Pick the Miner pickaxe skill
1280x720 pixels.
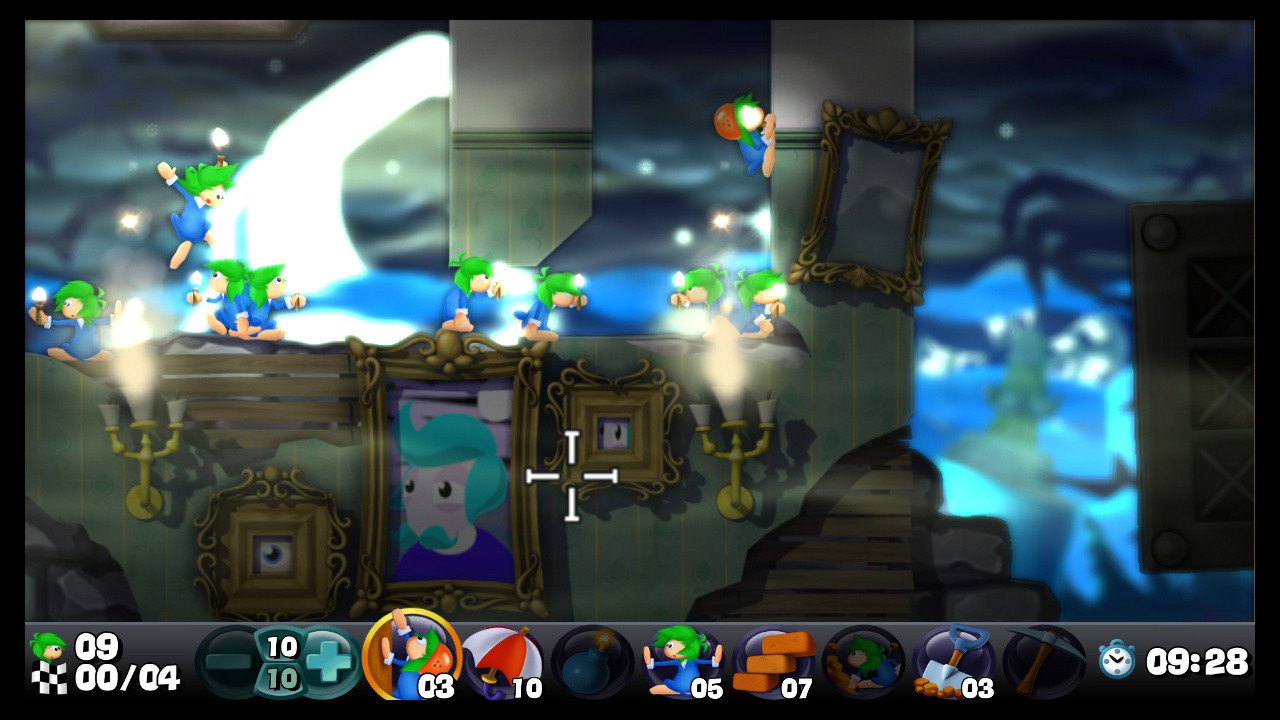click(1043, 662)
